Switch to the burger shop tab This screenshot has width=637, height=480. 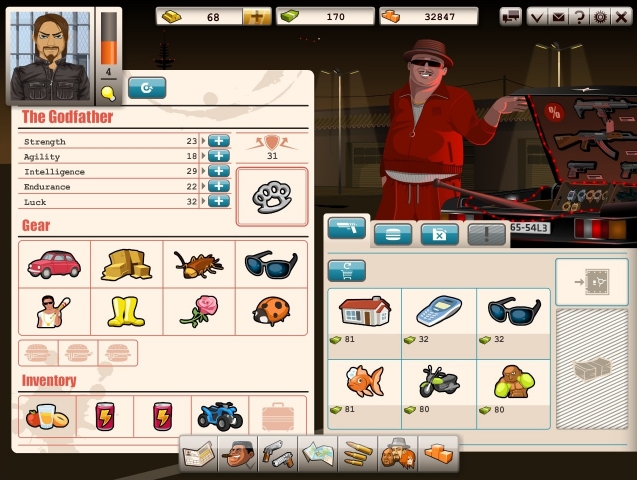[x=392, y=235]
